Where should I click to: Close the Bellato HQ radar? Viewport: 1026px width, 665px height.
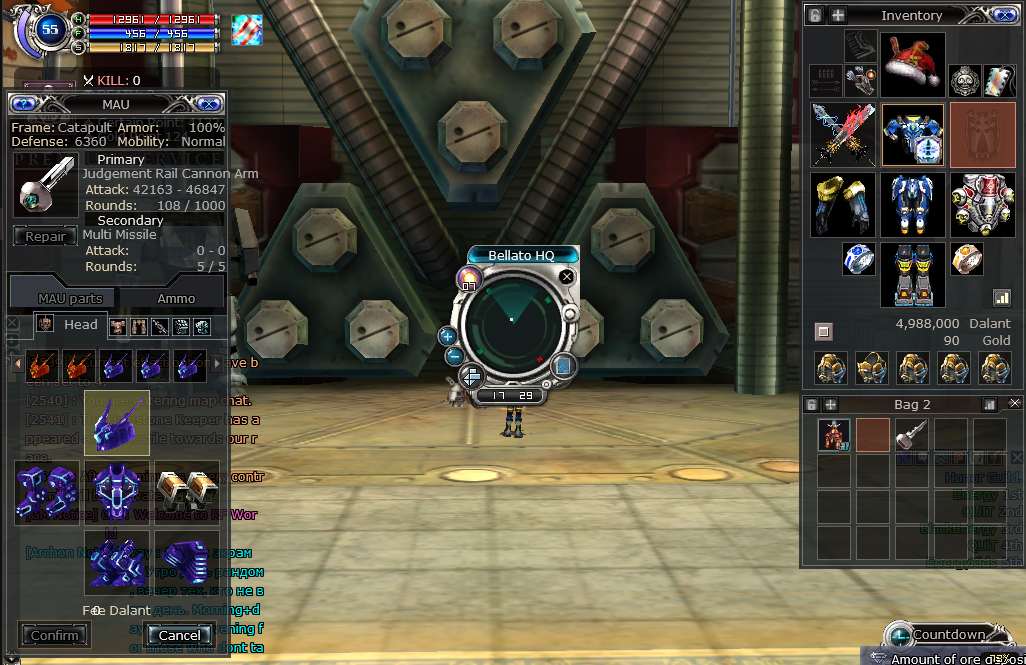coord(567,276)
